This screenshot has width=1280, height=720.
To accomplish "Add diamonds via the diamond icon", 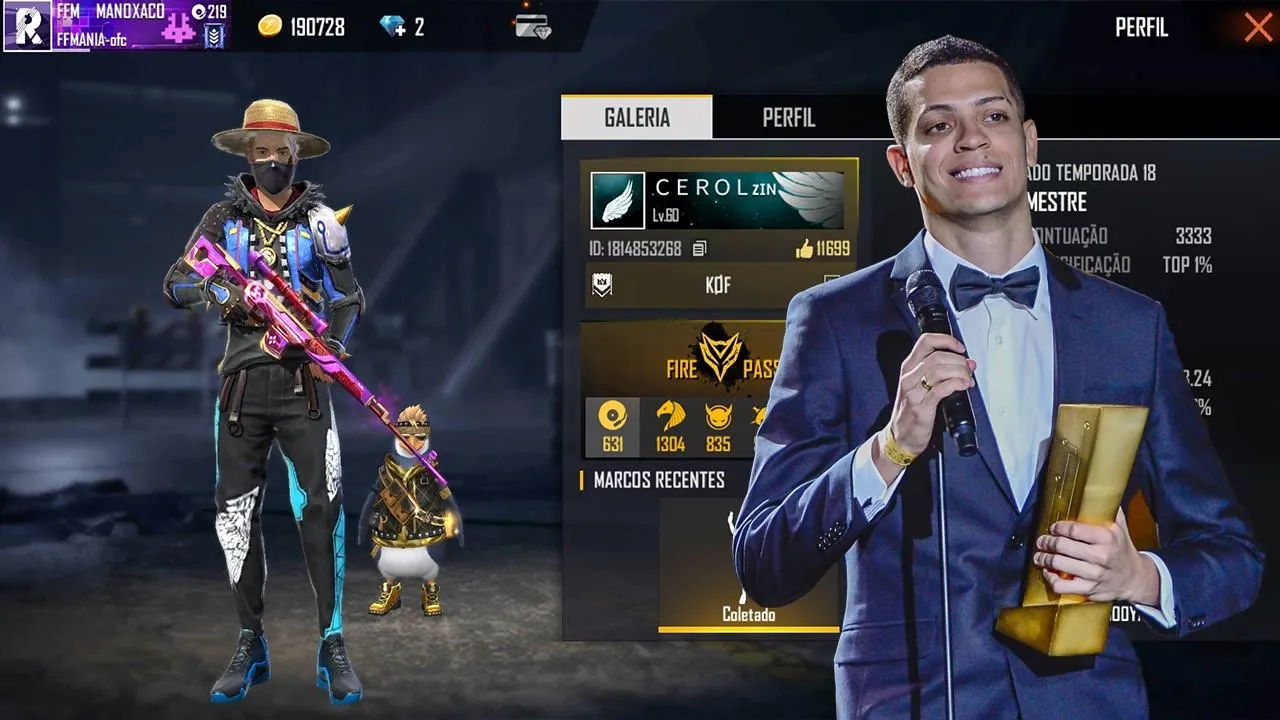I will (x=394, y=27).
